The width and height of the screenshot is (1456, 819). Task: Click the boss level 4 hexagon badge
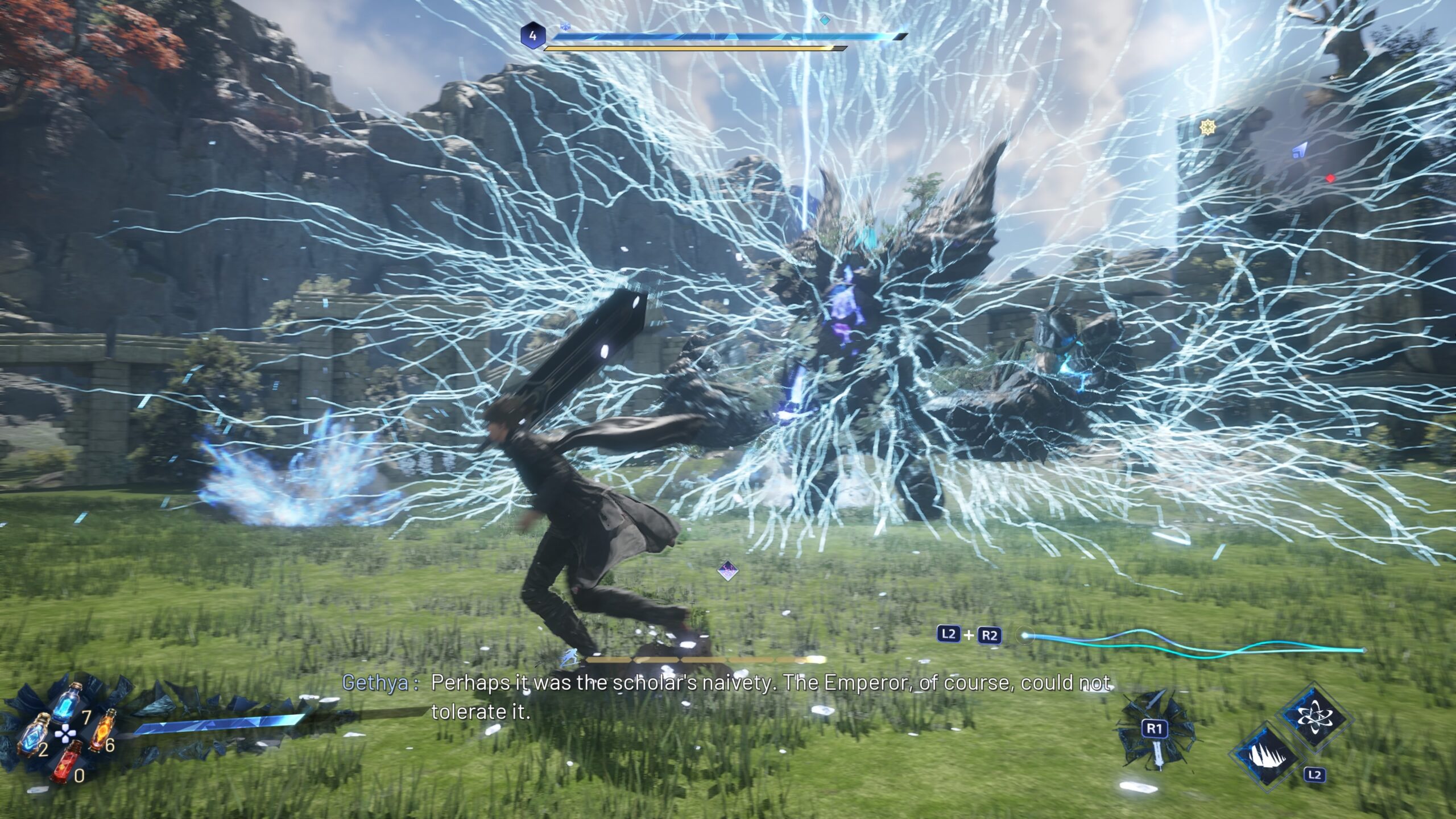coord(532,36)
